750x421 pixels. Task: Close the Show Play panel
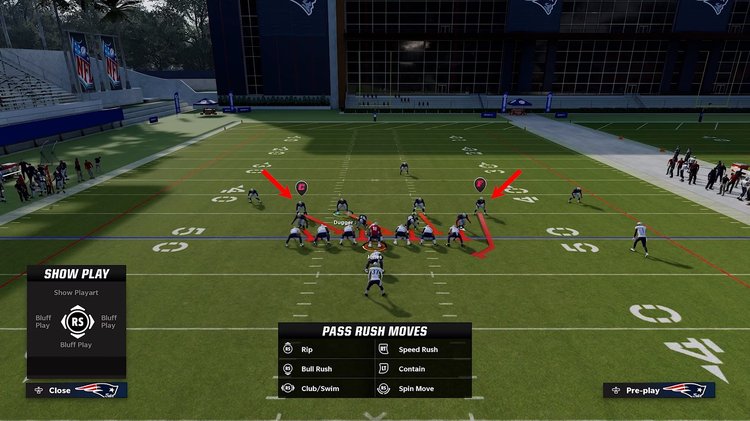(60, 390)
